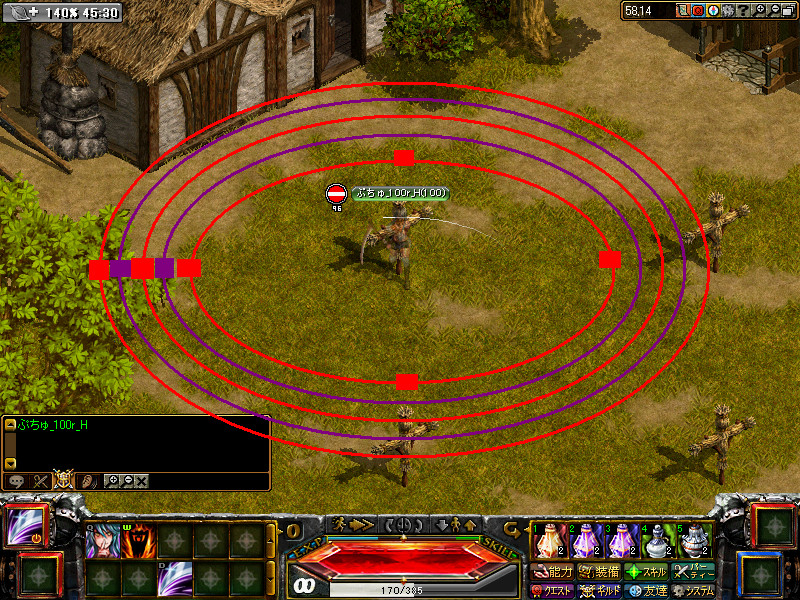The height and width of the screenshot is (600, 800).
Task: Open the 装備 (equipment) window
Action: pos(600,573)
